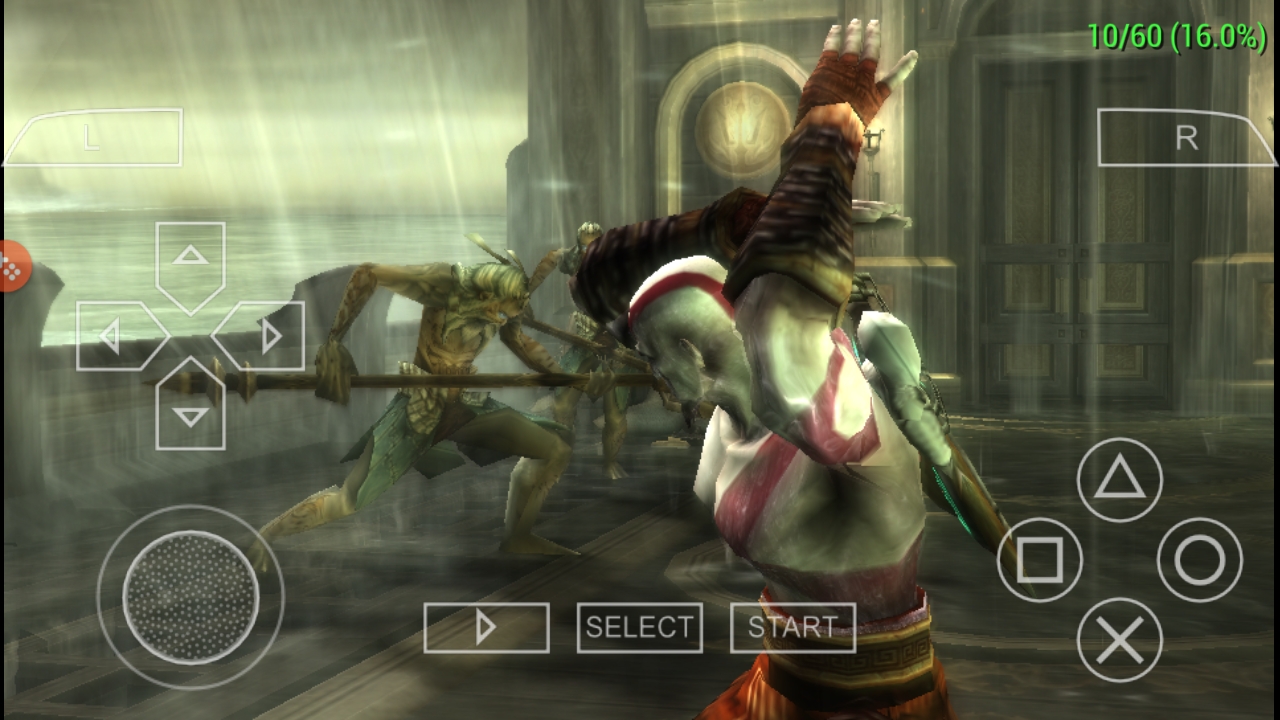Tap the circle action button

pos(1199,560)
